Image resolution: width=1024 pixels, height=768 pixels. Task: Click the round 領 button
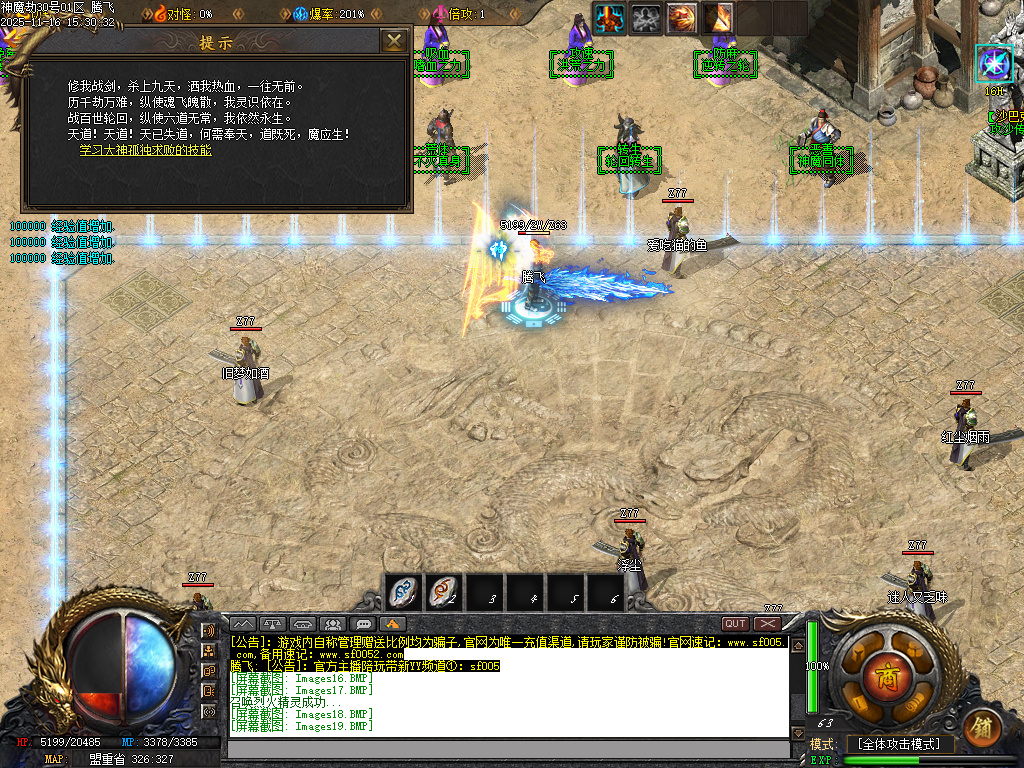click(982, 728)
